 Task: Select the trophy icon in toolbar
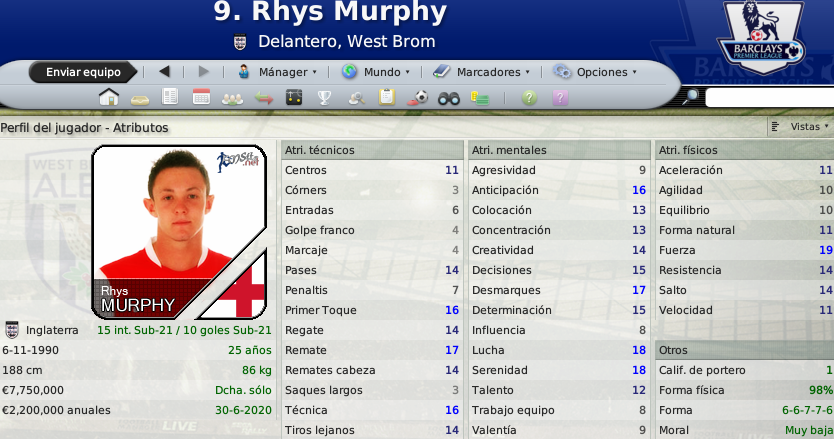(325, 97)
